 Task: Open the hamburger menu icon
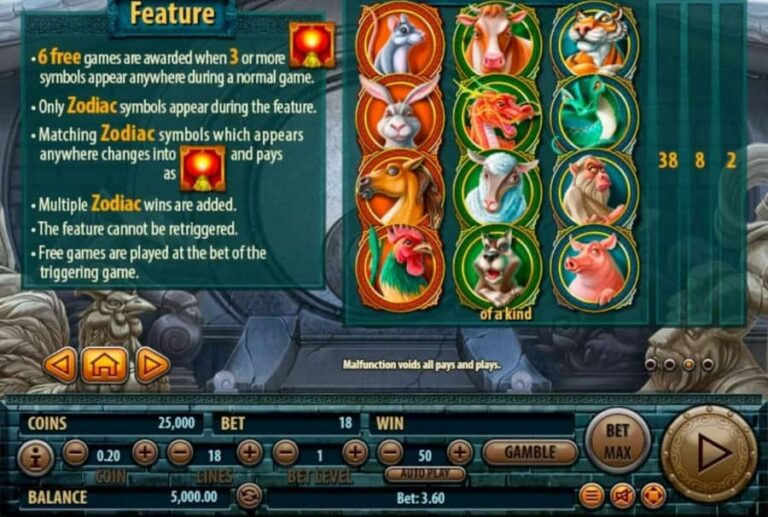point(592,495)
